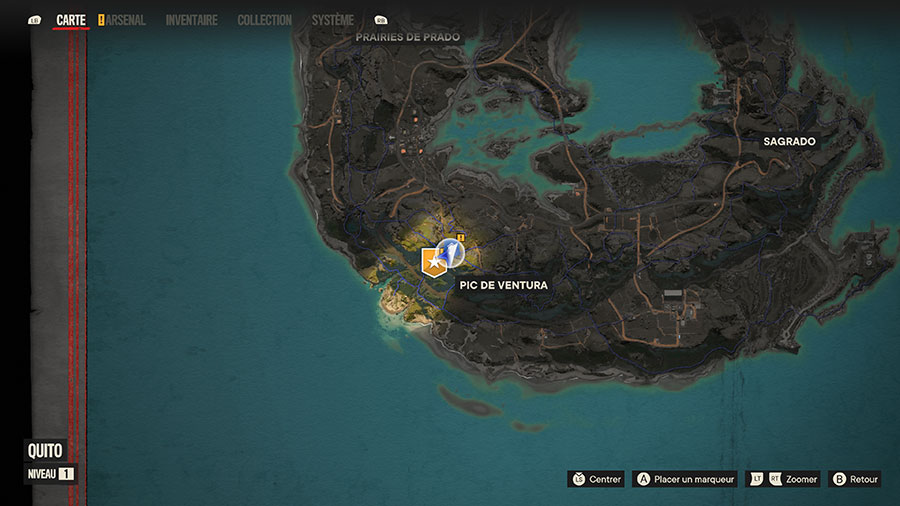Image resolution: width=900 pixels, height=506 pixels.
Task: Open the Inventaire tab
Action: coord(191,20)
